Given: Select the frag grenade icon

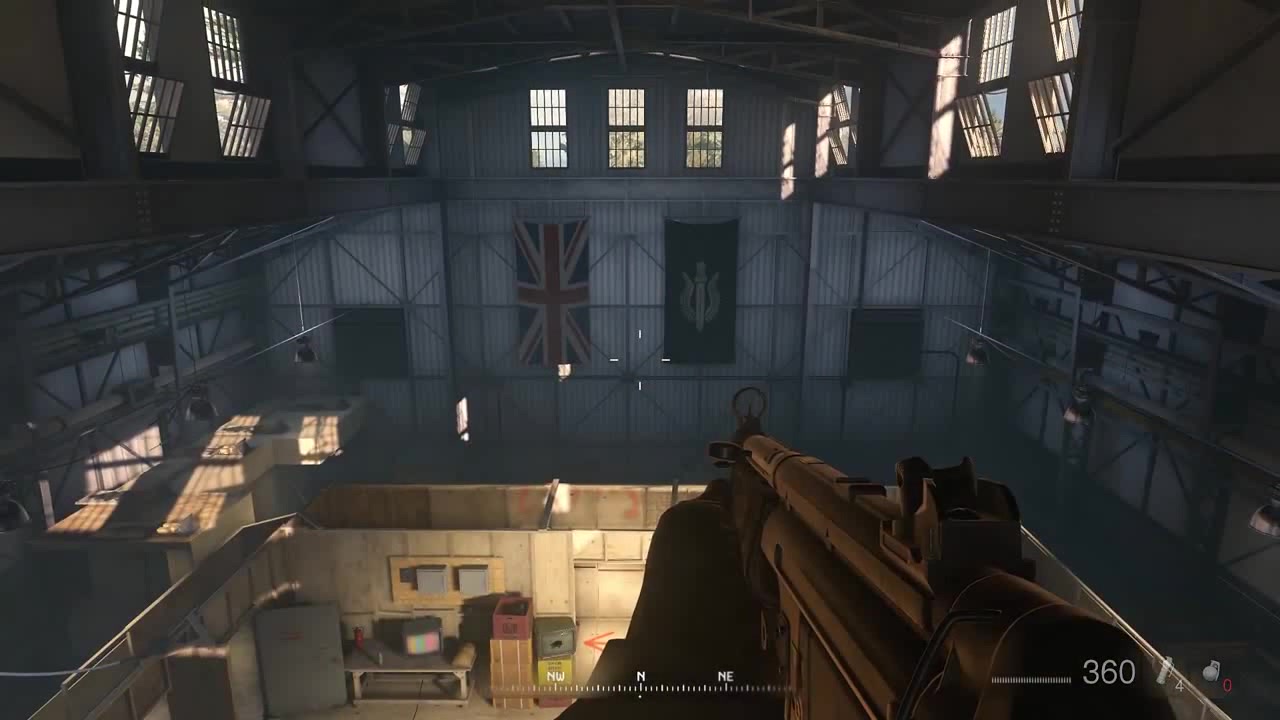Looking at the screenshot, I should pyautogui.click(x=1211, y=671).
